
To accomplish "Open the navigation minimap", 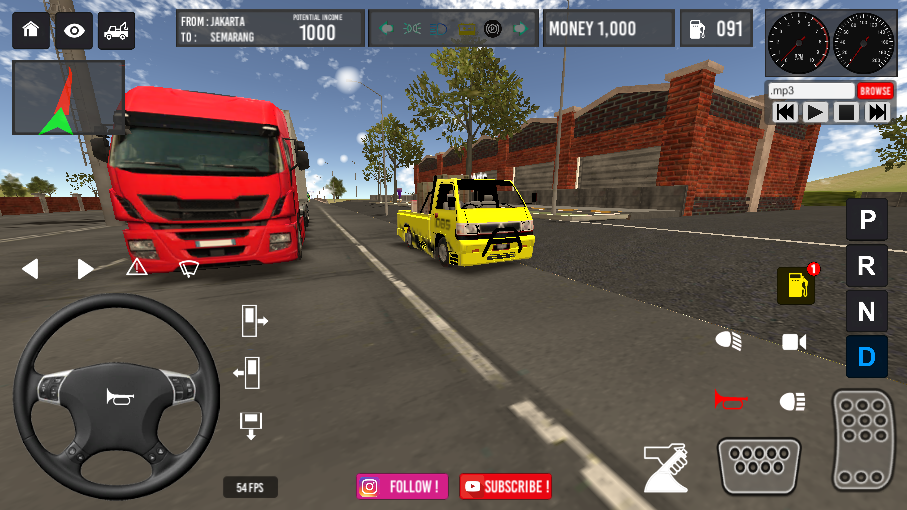I will click(68, 97).
